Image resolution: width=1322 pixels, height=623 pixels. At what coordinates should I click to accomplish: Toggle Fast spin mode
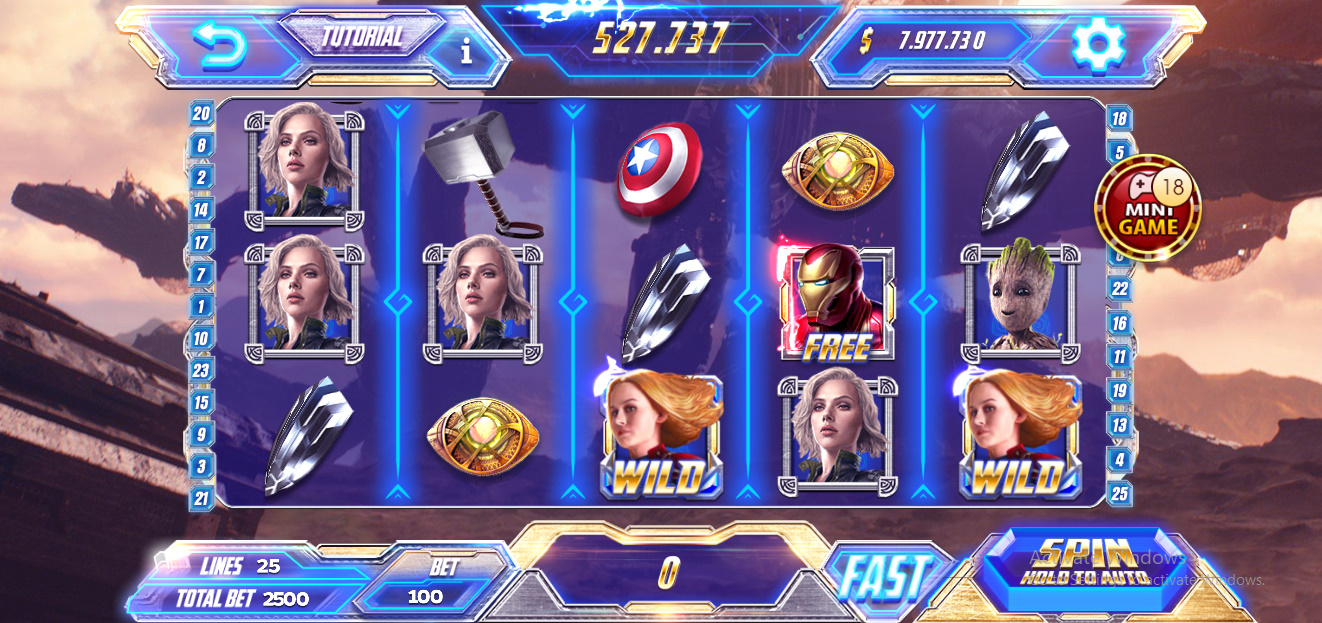(883, 577)
